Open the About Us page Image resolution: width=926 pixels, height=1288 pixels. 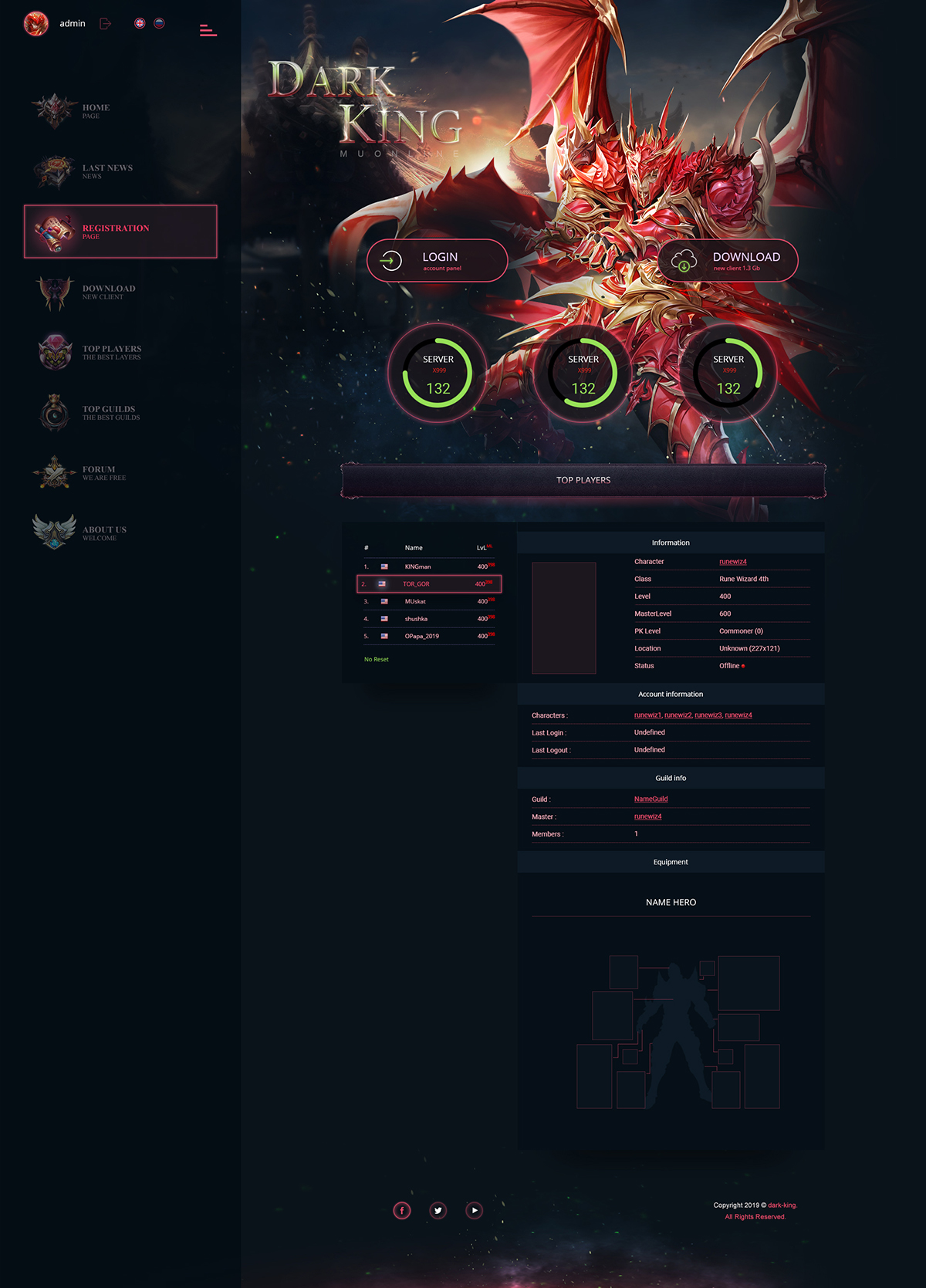(103, 532)
